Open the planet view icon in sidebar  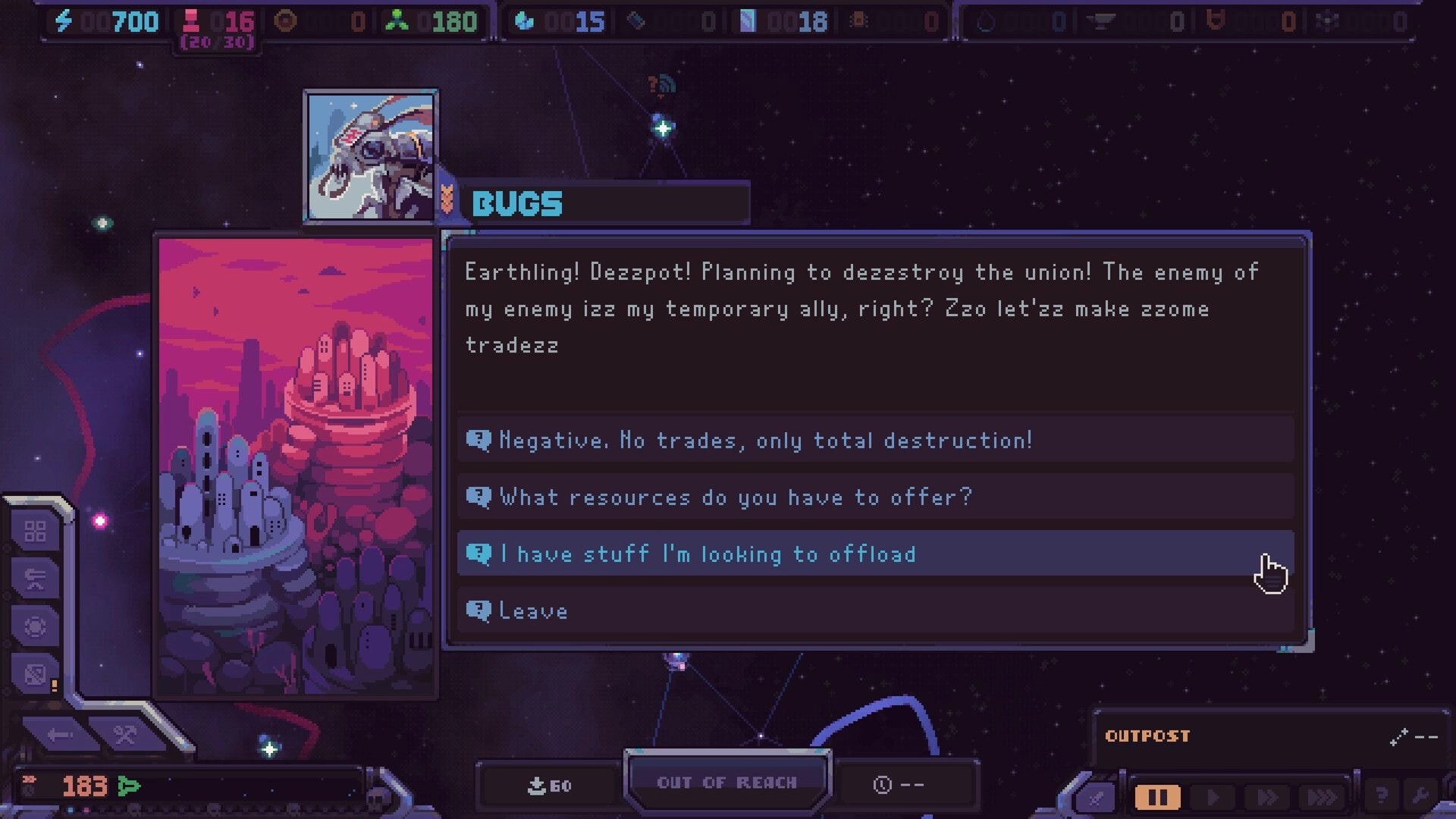click(x=36, y=624)
